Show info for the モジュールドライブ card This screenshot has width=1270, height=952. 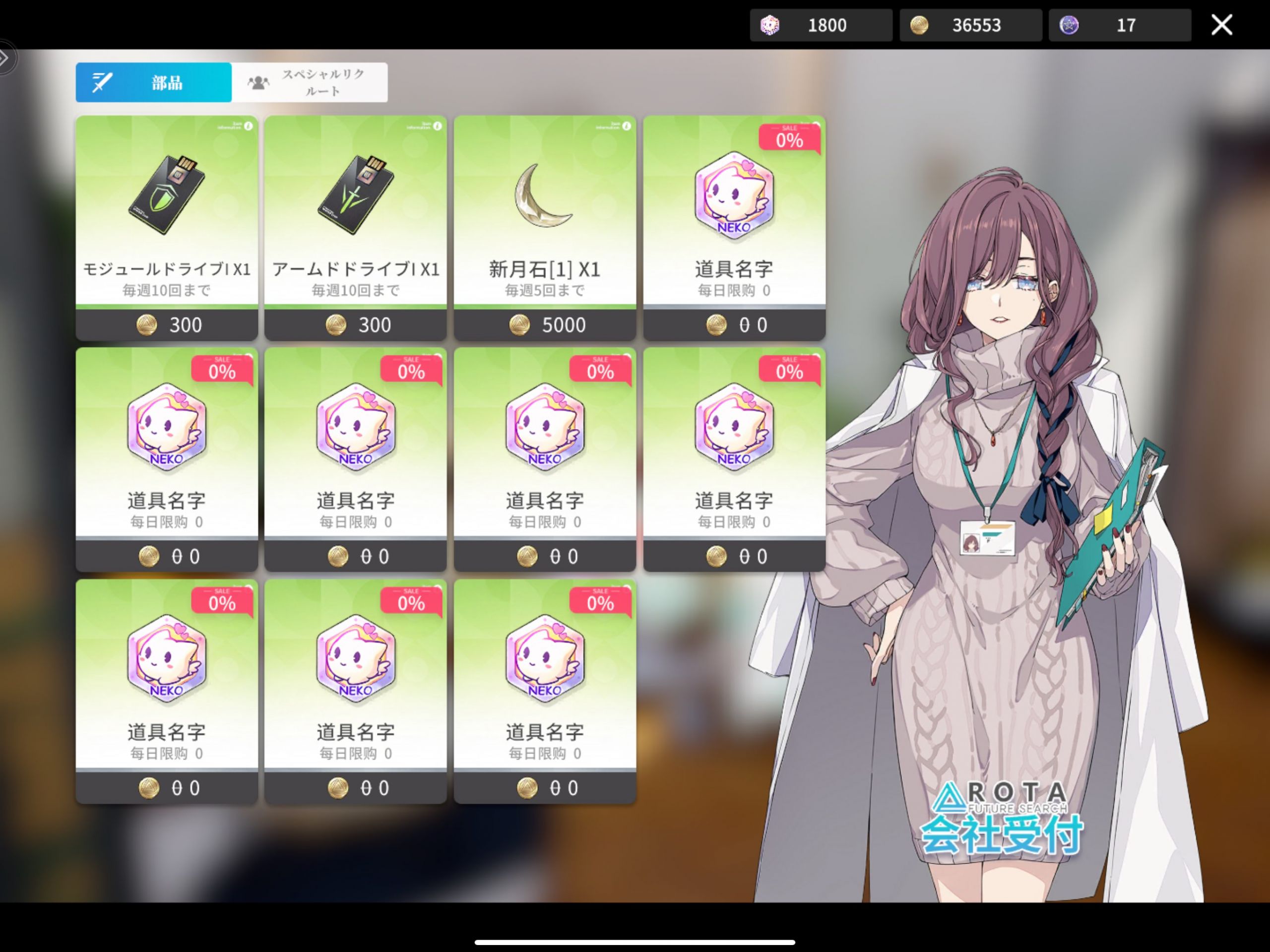click(x=248, y=126)
